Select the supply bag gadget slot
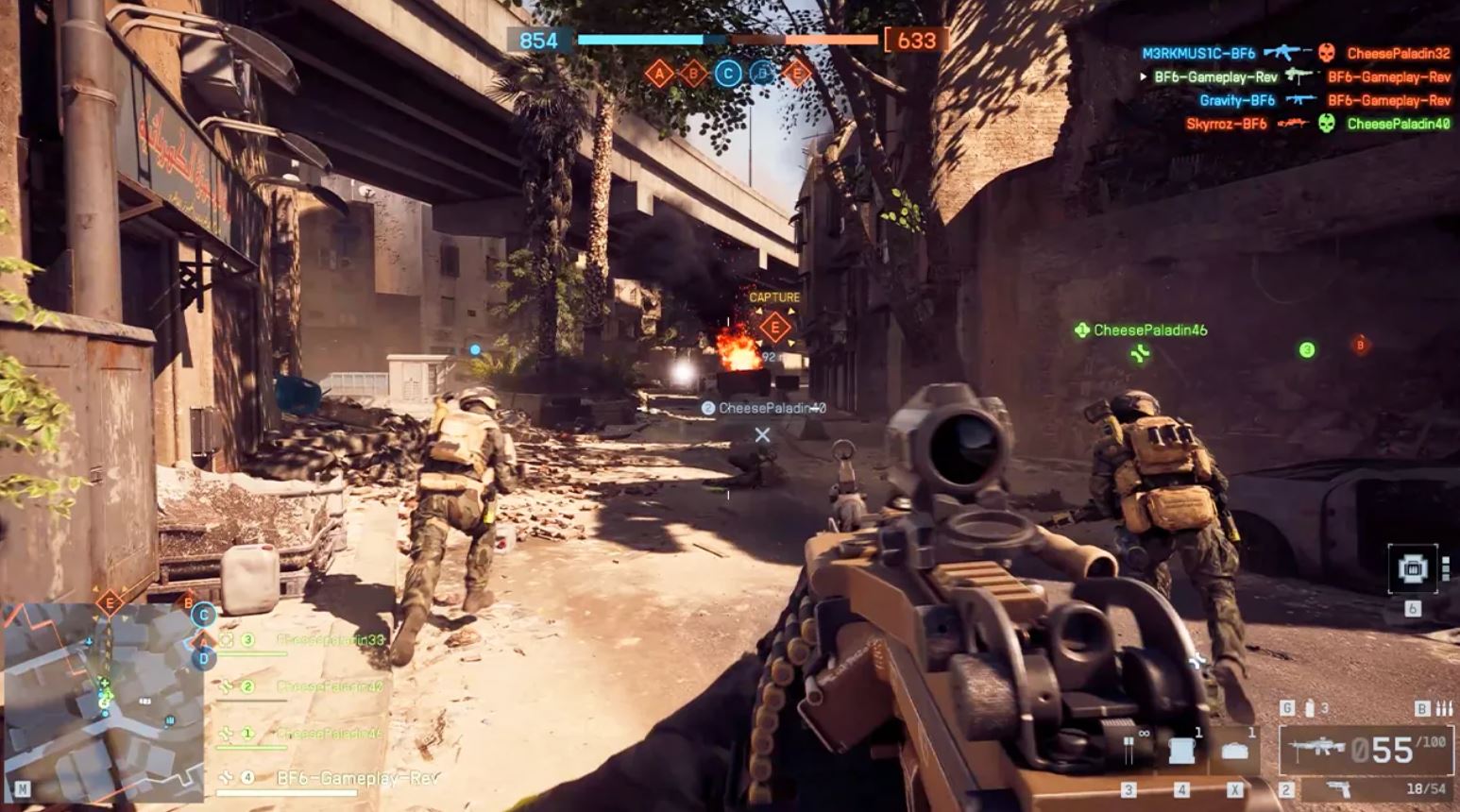 pyautogui.click(x=1234, y=751)
